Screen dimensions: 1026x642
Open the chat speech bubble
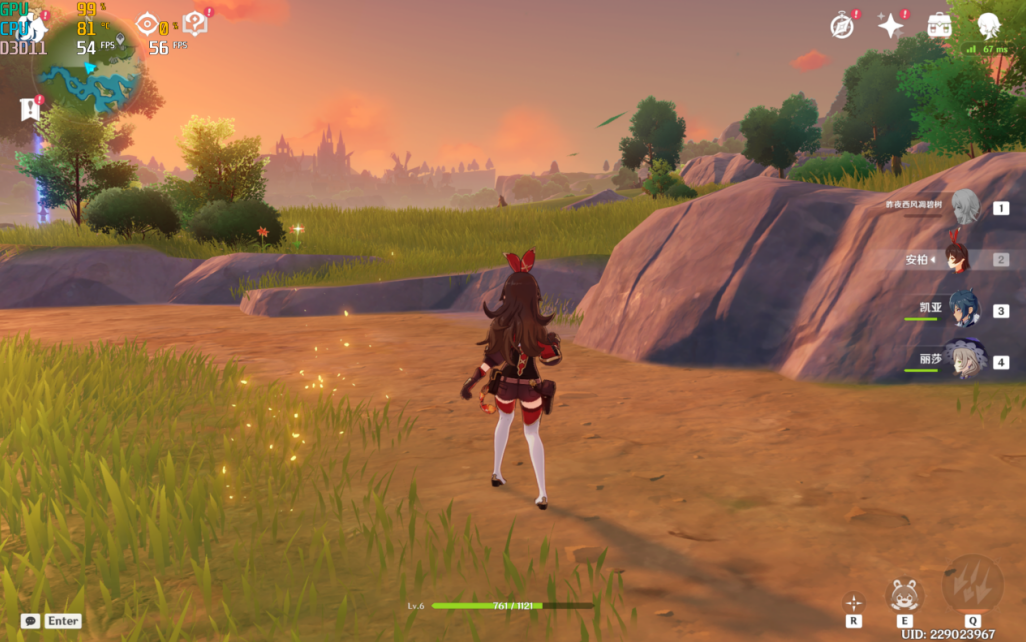pyautogui.click(x=30, y=621)
